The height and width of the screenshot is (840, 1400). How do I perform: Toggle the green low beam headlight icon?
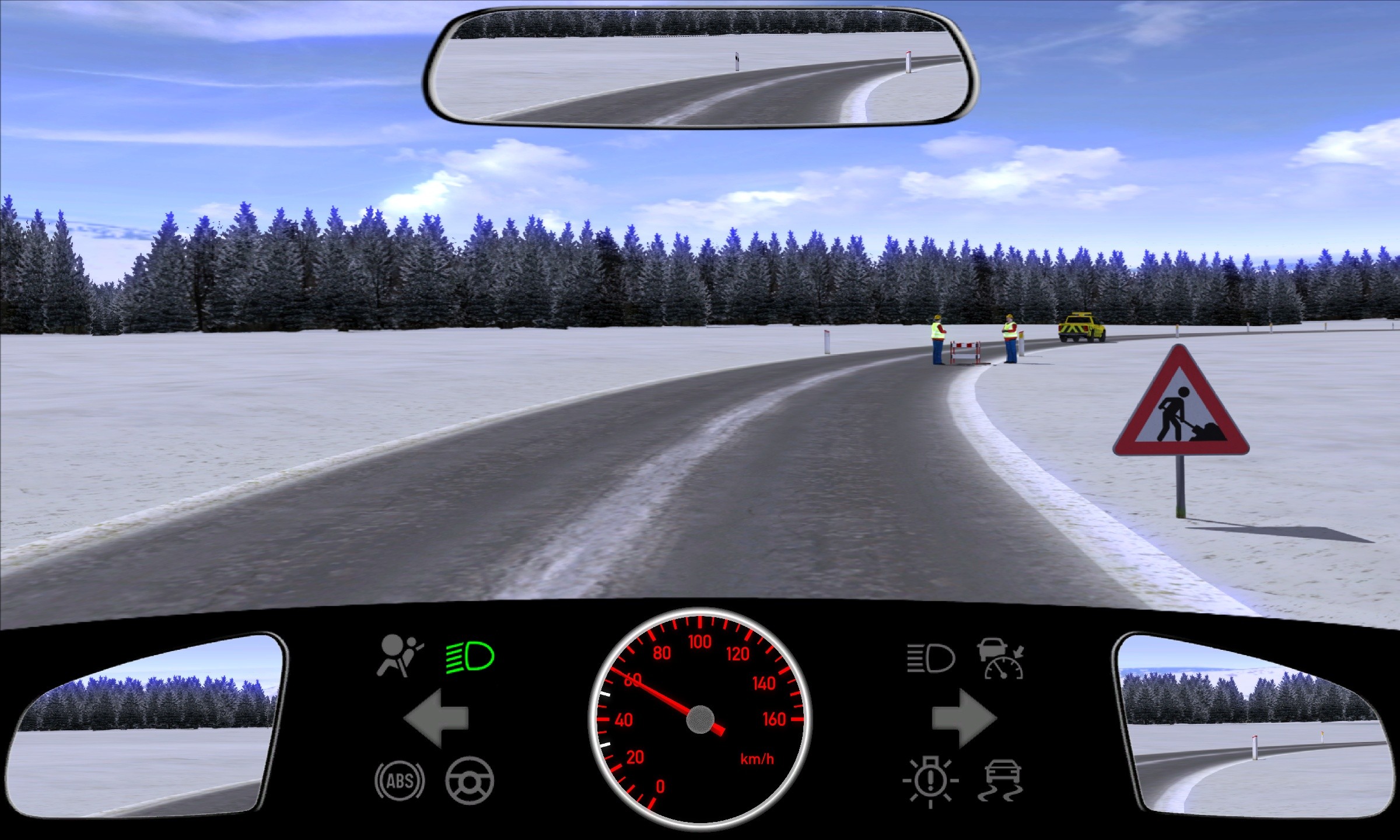[470, 657]
